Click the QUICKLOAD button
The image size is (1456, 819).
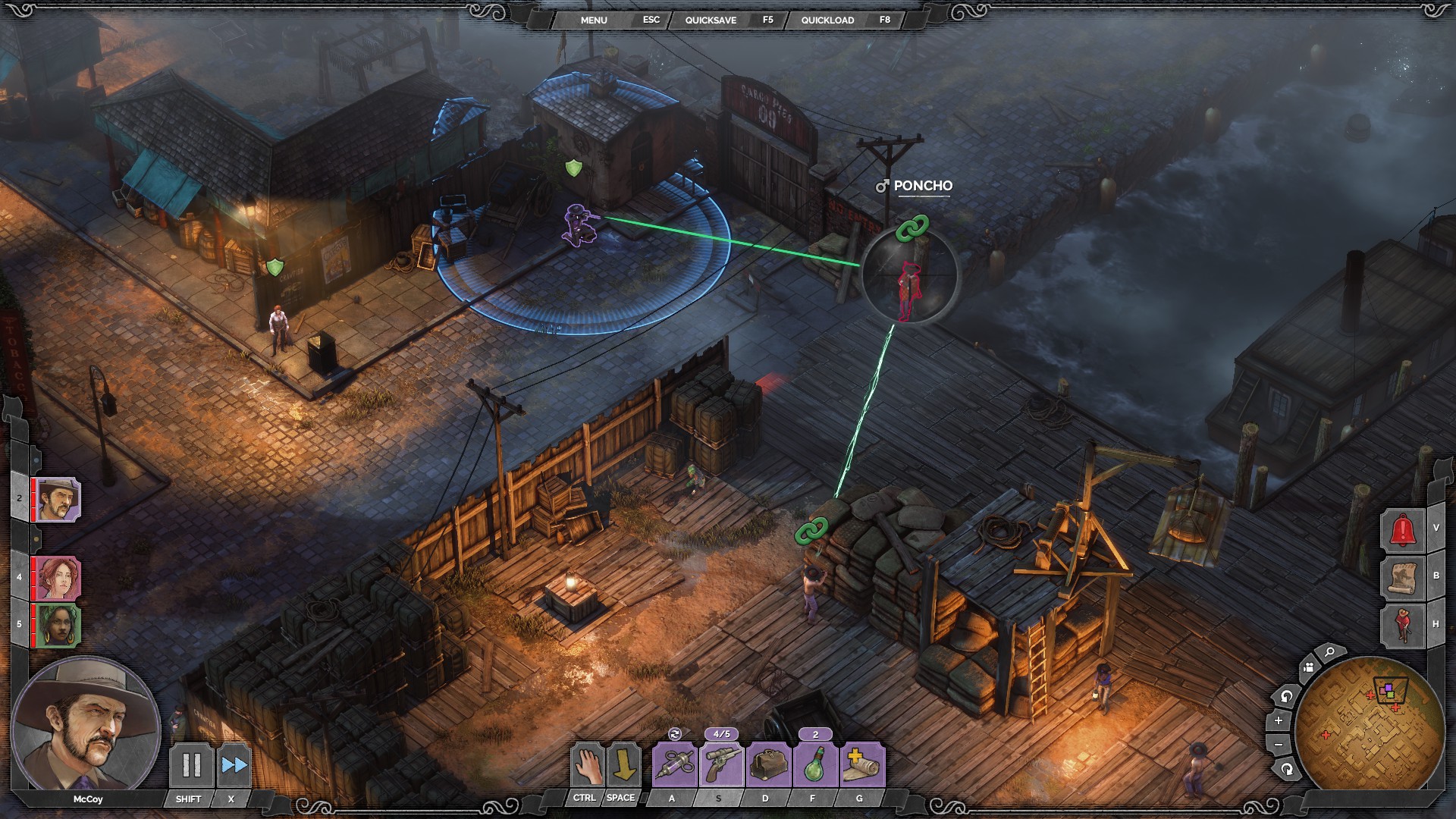point(827,20)
